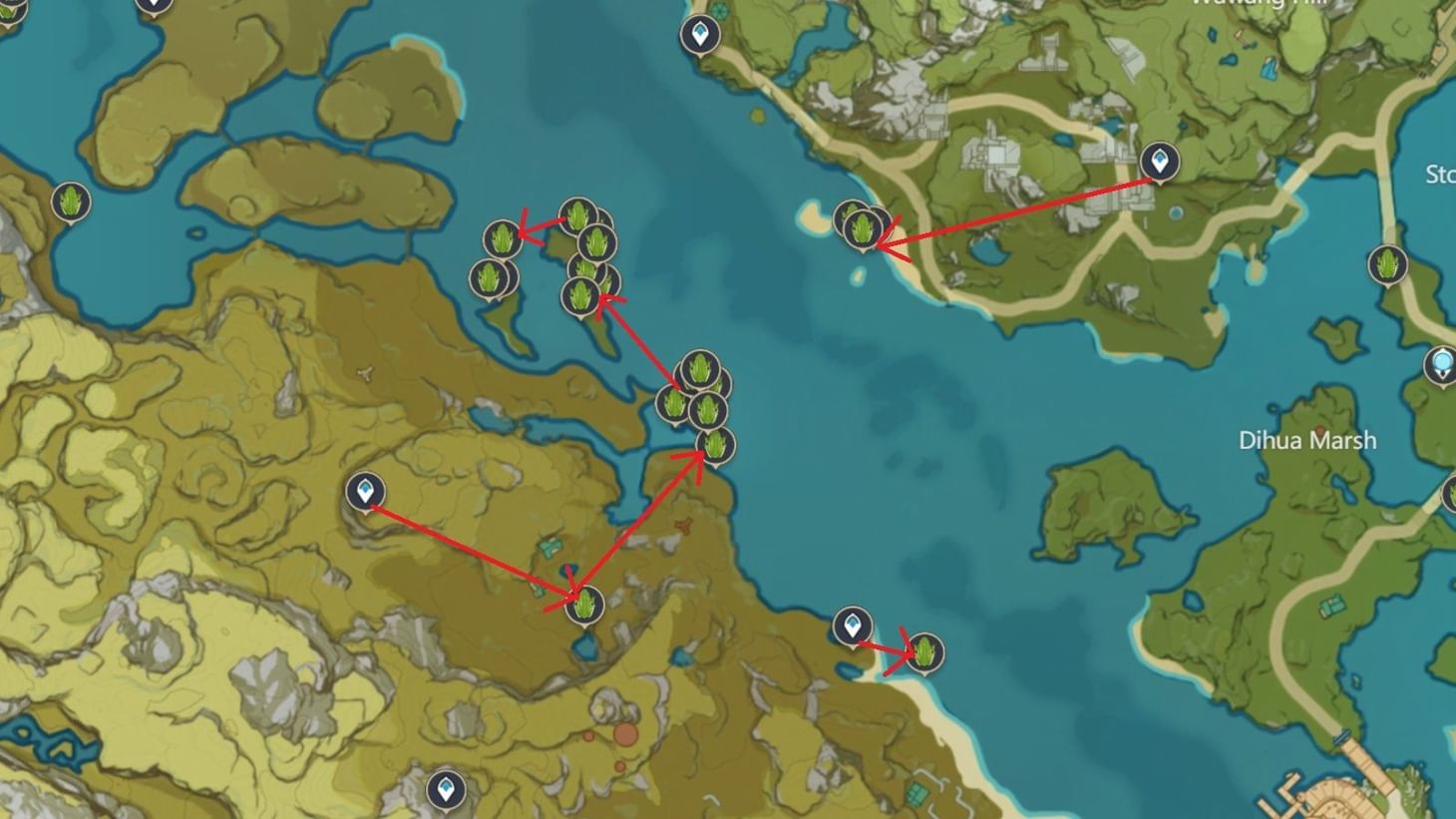Viewport: 1456px width, 819px height.
Task: Select the topmost plant marker in the island cluster
Action: [578, 214]
